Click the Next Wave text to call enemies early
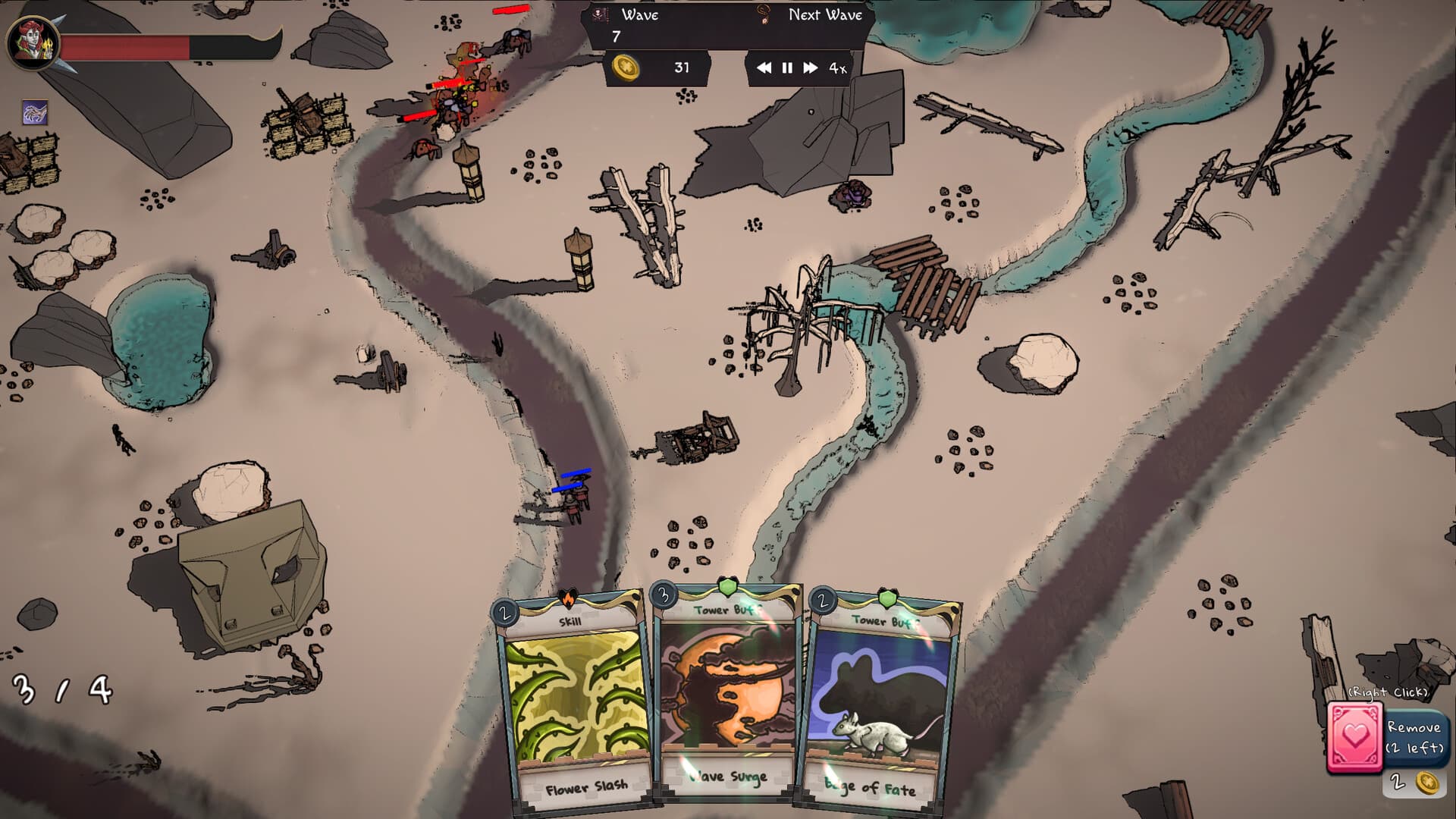 826,14
